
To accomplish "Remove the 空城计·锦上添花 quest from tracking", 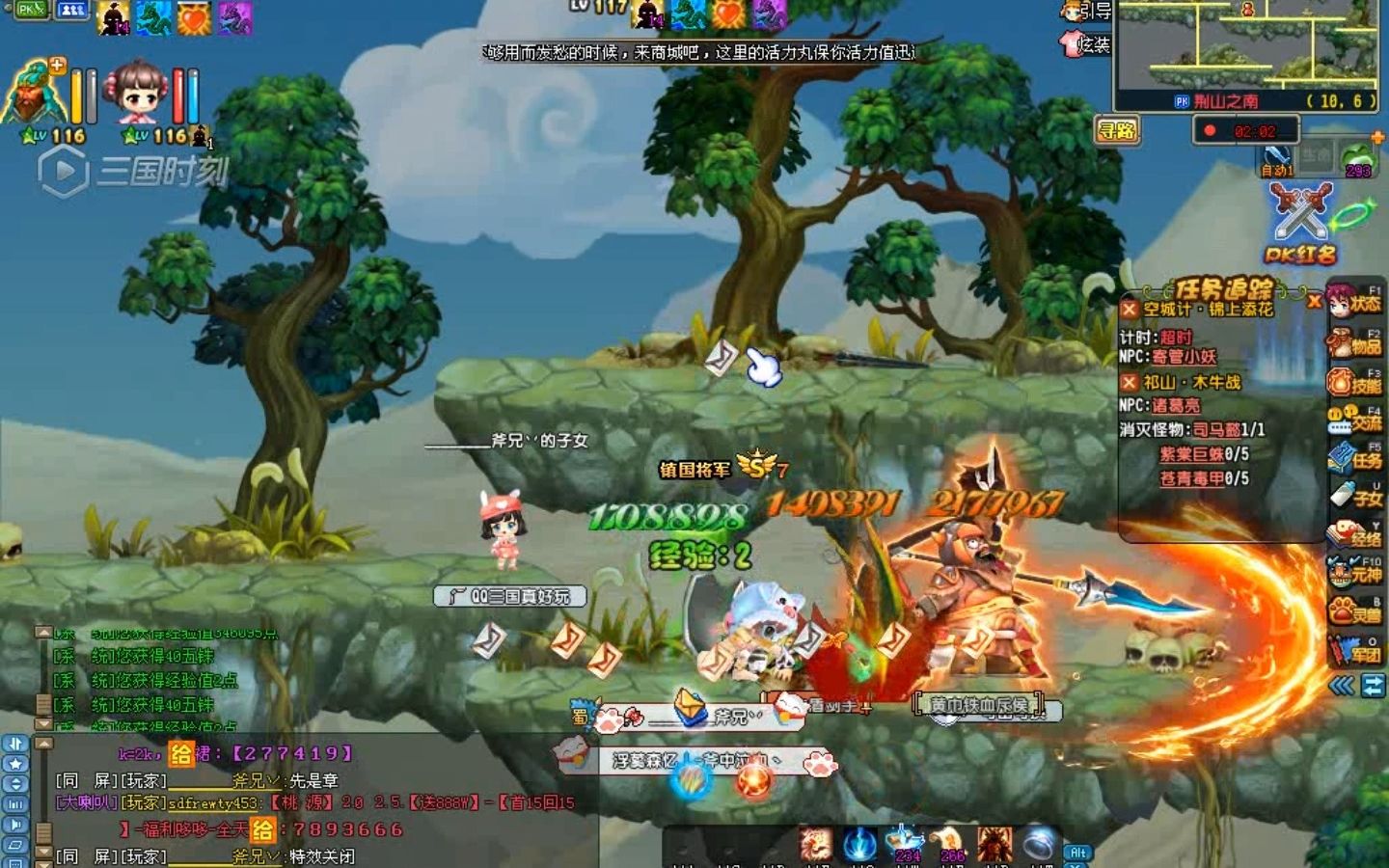I will [1130, 310].
